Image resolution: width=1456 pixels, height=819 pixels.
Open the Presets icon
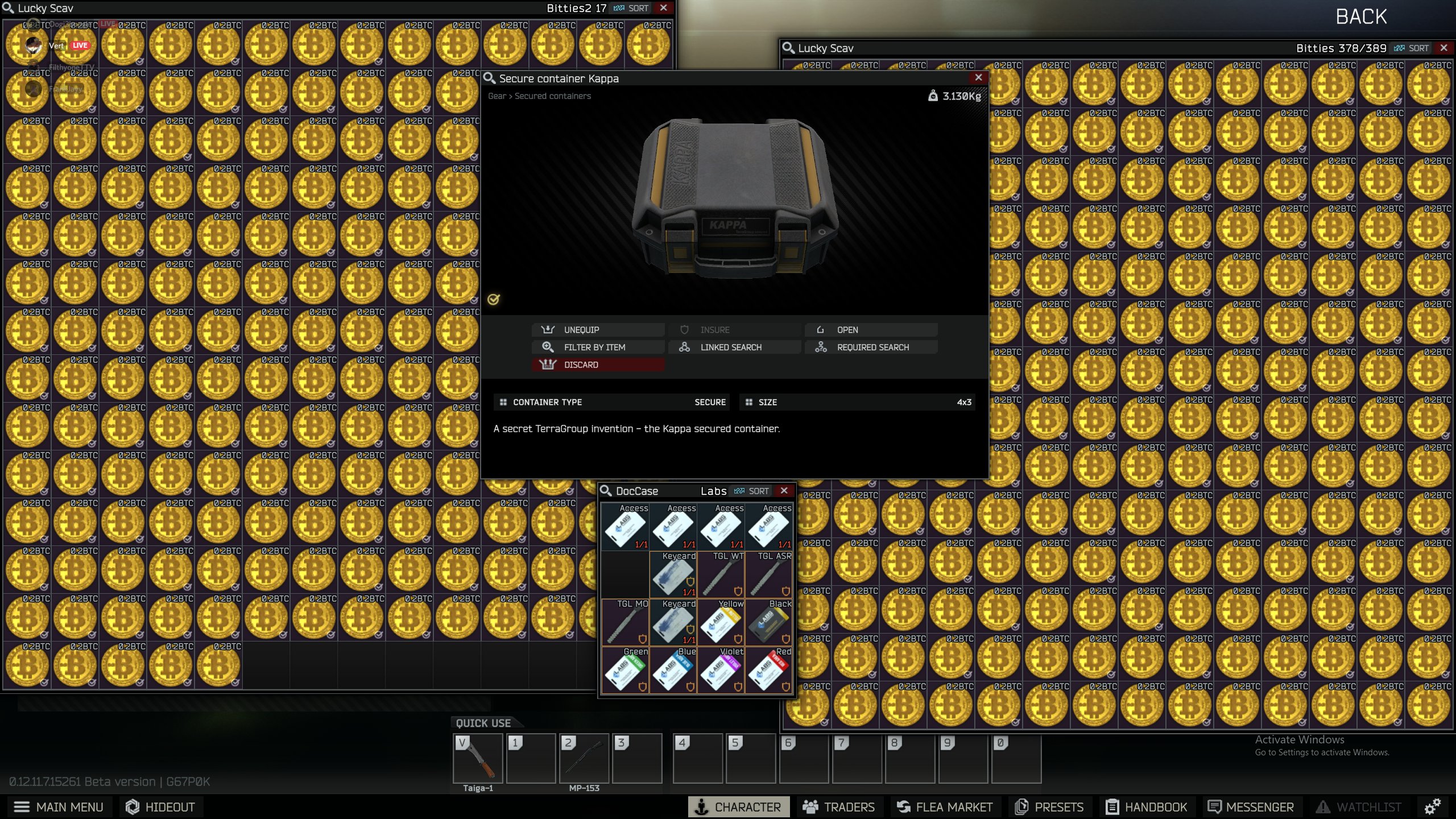(x=1021, y=806)
